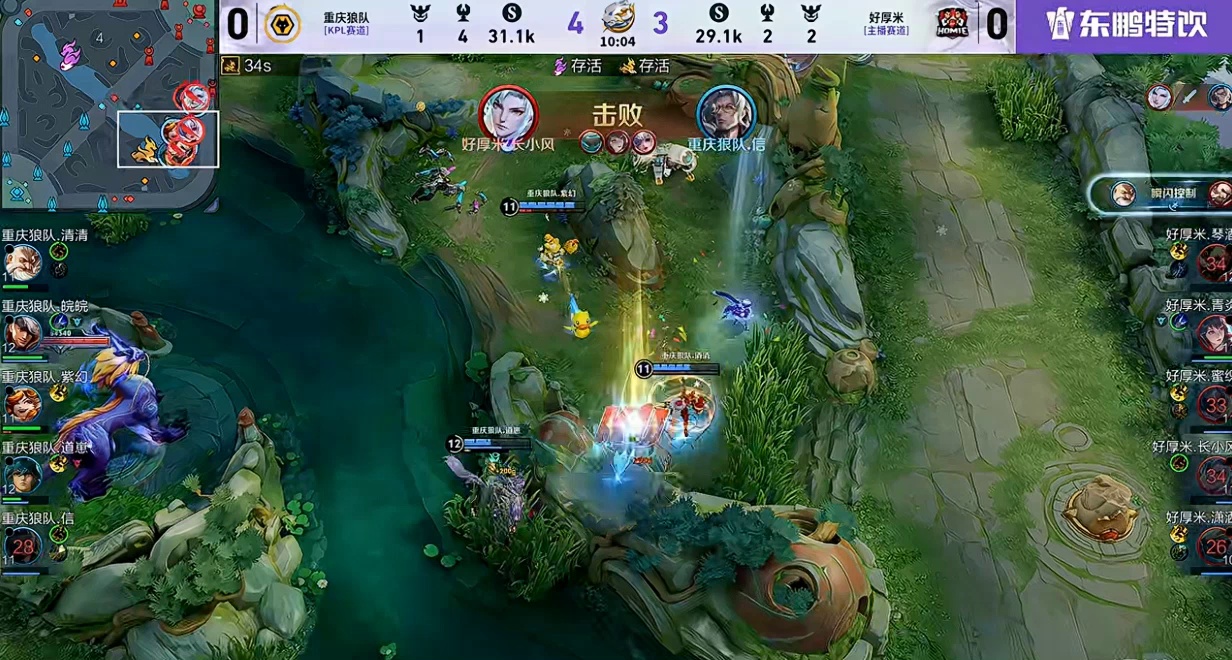Viewport: 1232px width, 660px height.
Task: Select player 重庆狼队.清清's portrait
Action: pos(21,263)
